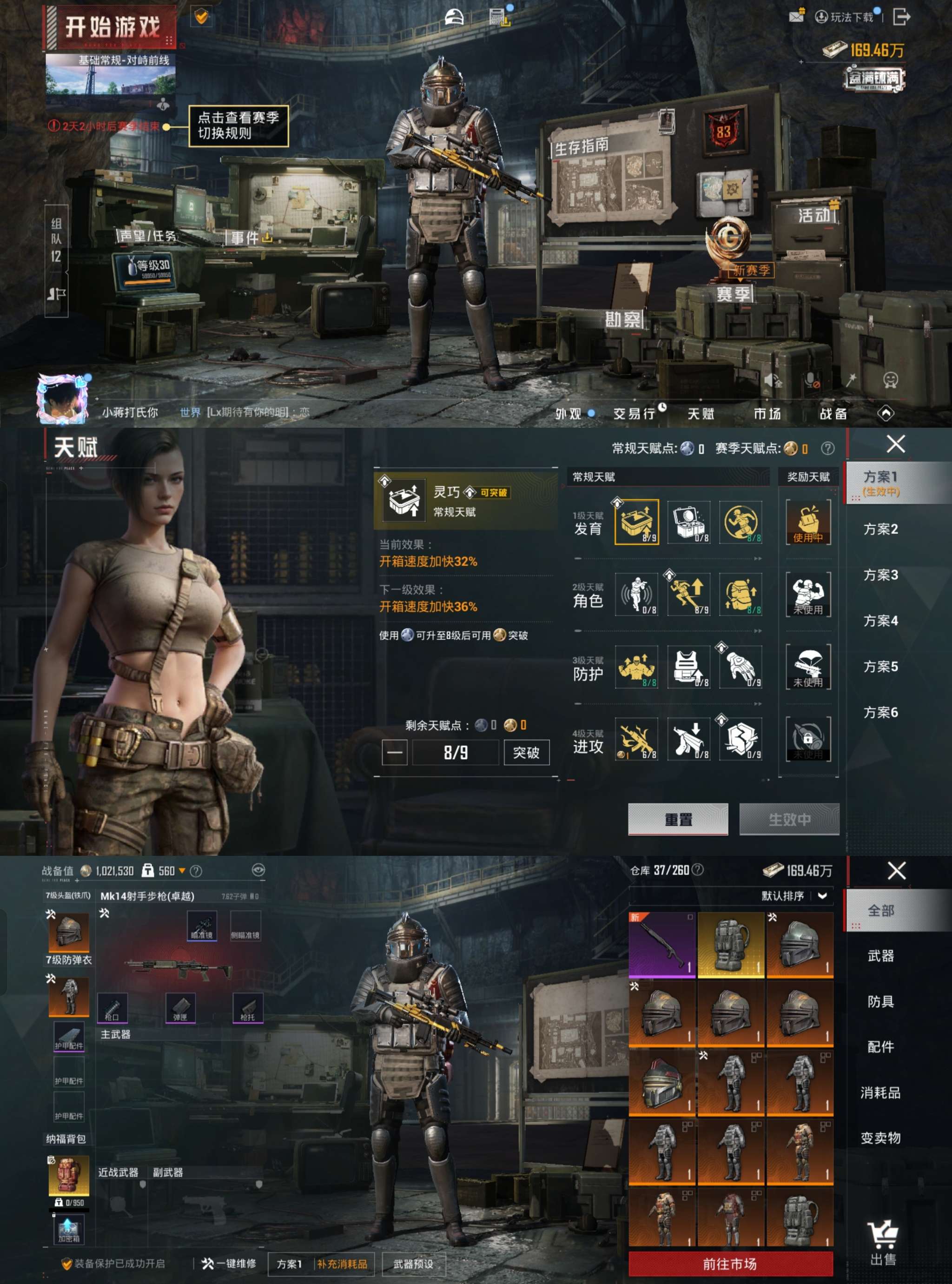This screenshot has height=1284, width=952.
Task: Select the 武器 weapons category
Action: [880, 956]
